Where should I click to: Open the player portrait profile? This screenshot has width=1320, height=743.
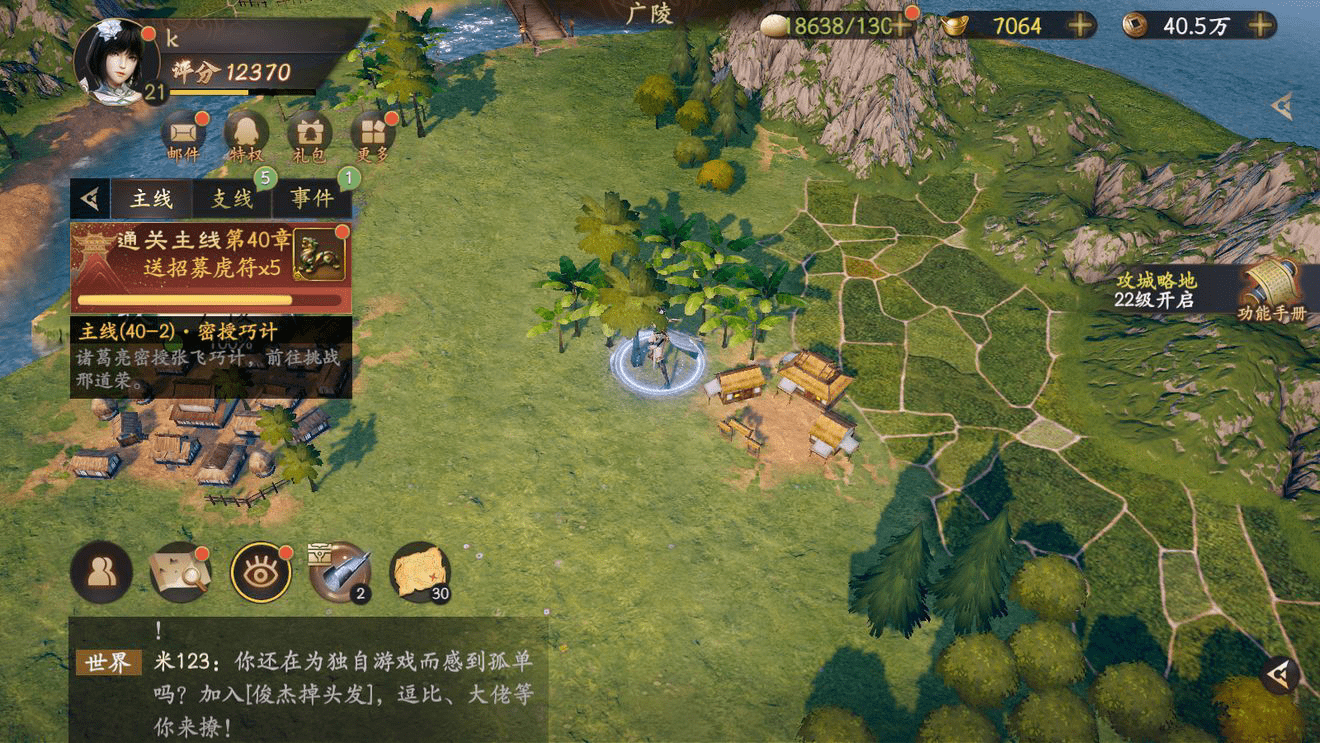coord(116,60)
